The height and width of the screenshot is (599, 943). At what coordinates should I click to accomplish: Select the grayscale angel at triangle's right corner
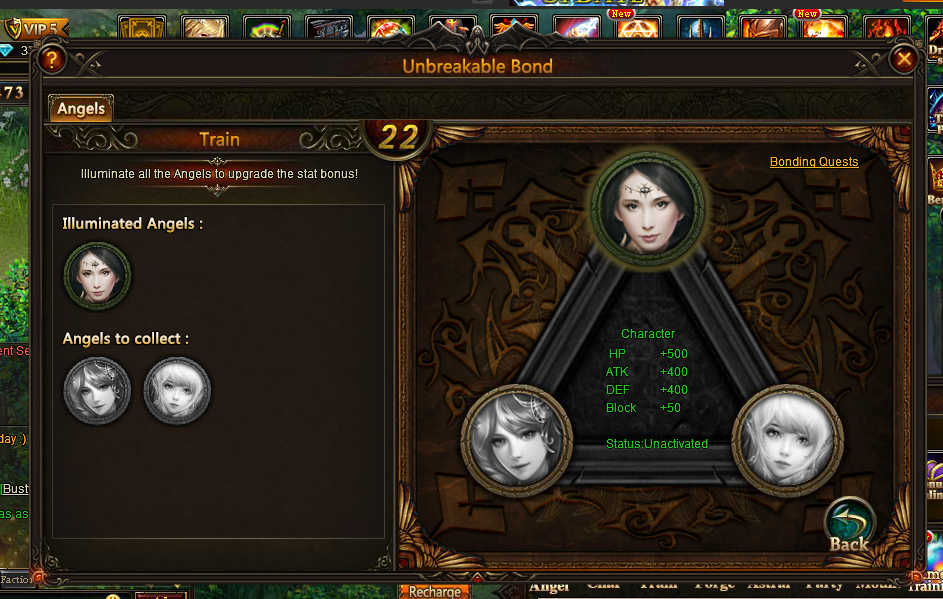(x=787, y=440)
